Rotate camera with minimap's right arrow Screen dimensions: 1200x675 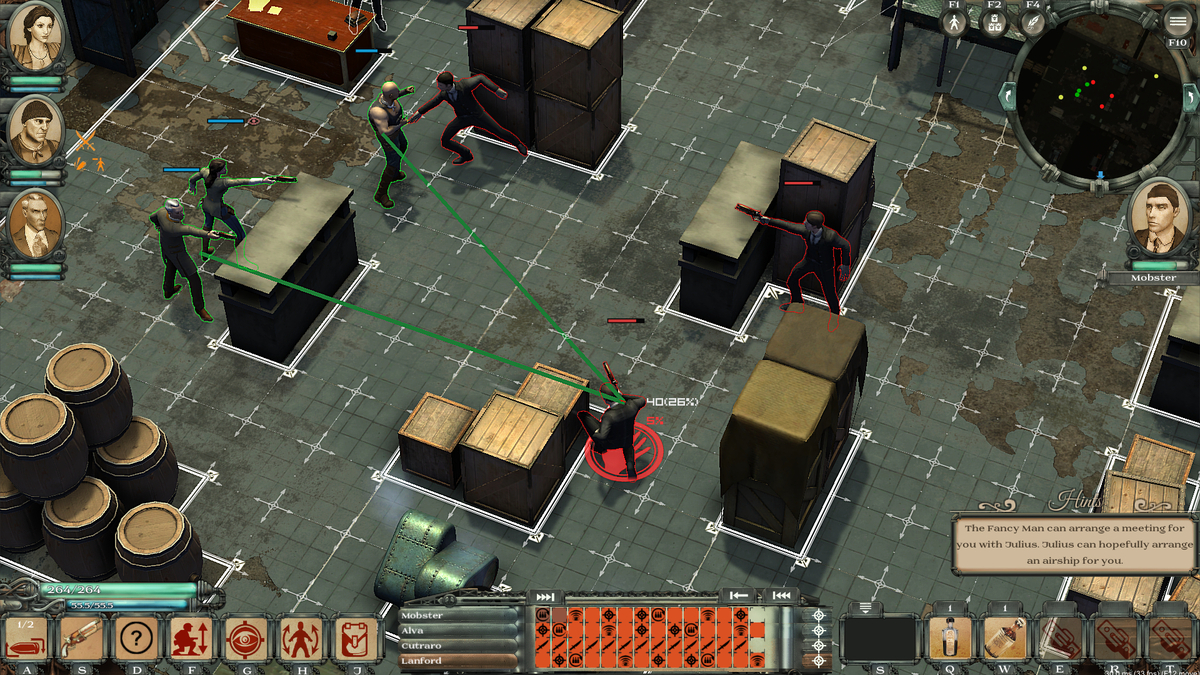tap(1189, 97)
